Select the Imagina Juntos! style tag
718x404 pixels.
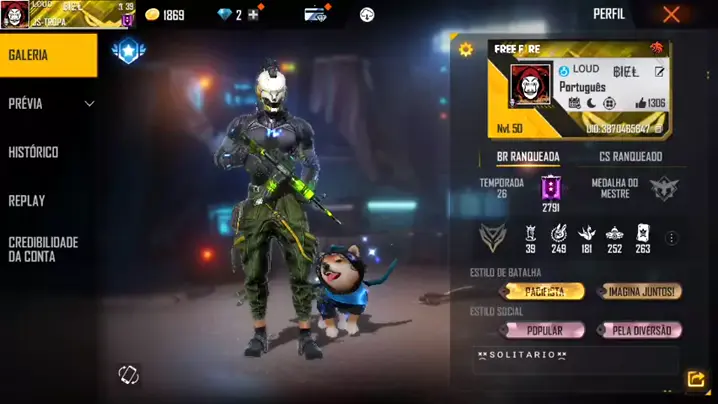[x=640, y=292]
